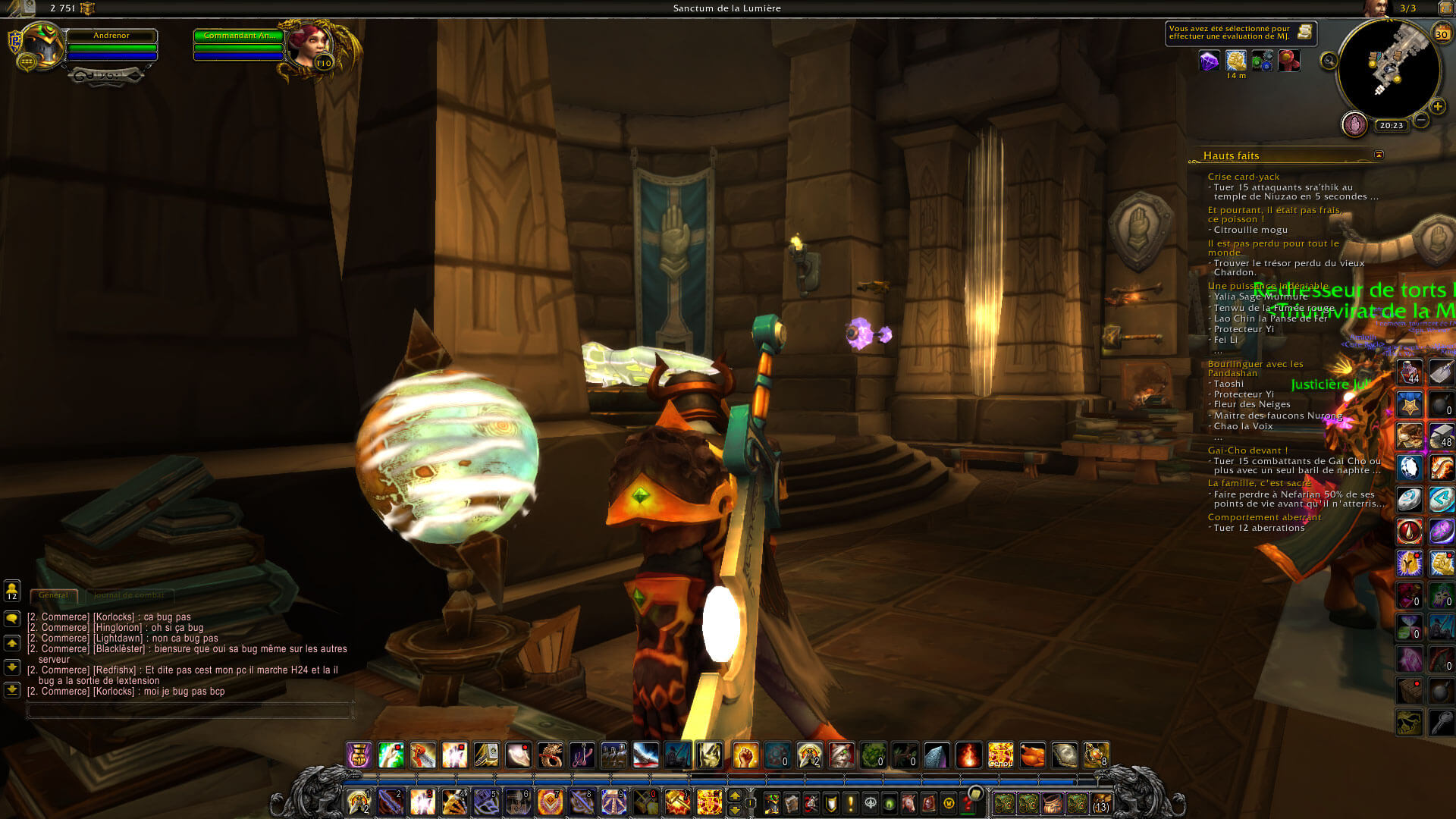
Task: Zoom in on the minimap
Action: click(1438, 106)
